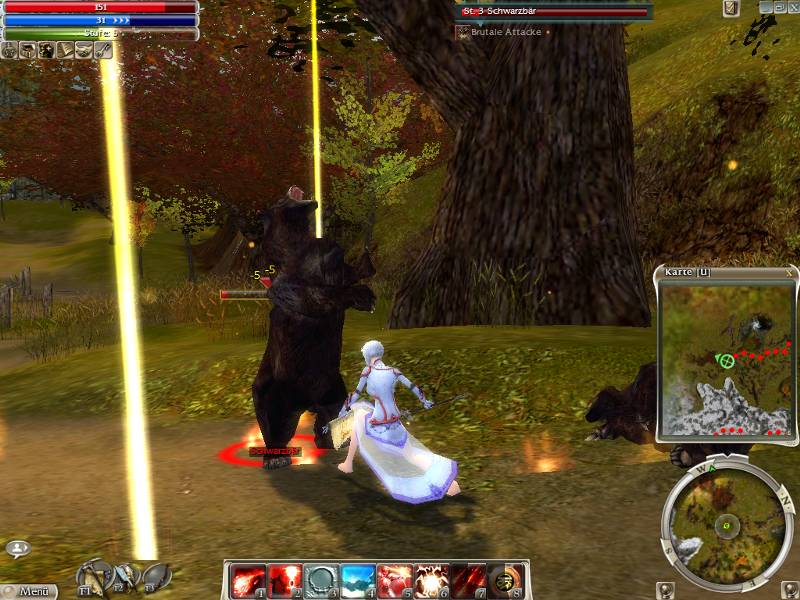Open the treasure chest inventory icon

tap(28, 49)
